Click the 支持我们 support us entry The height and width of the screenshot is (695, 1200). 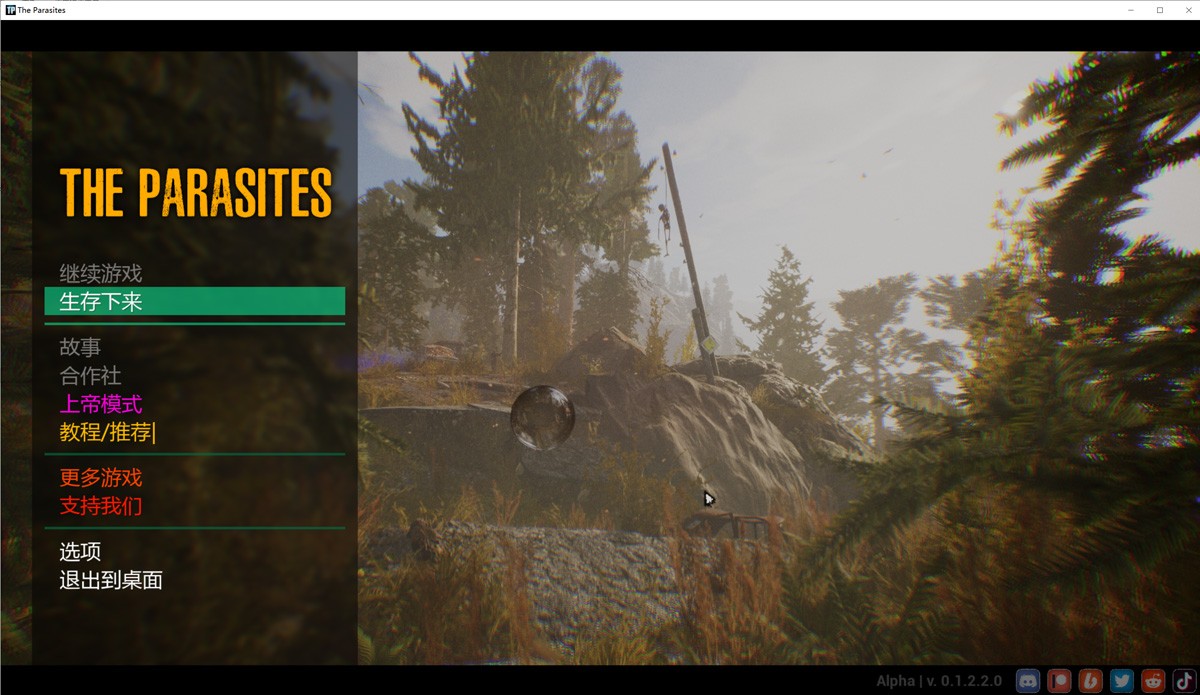click(x=100, y=506)
